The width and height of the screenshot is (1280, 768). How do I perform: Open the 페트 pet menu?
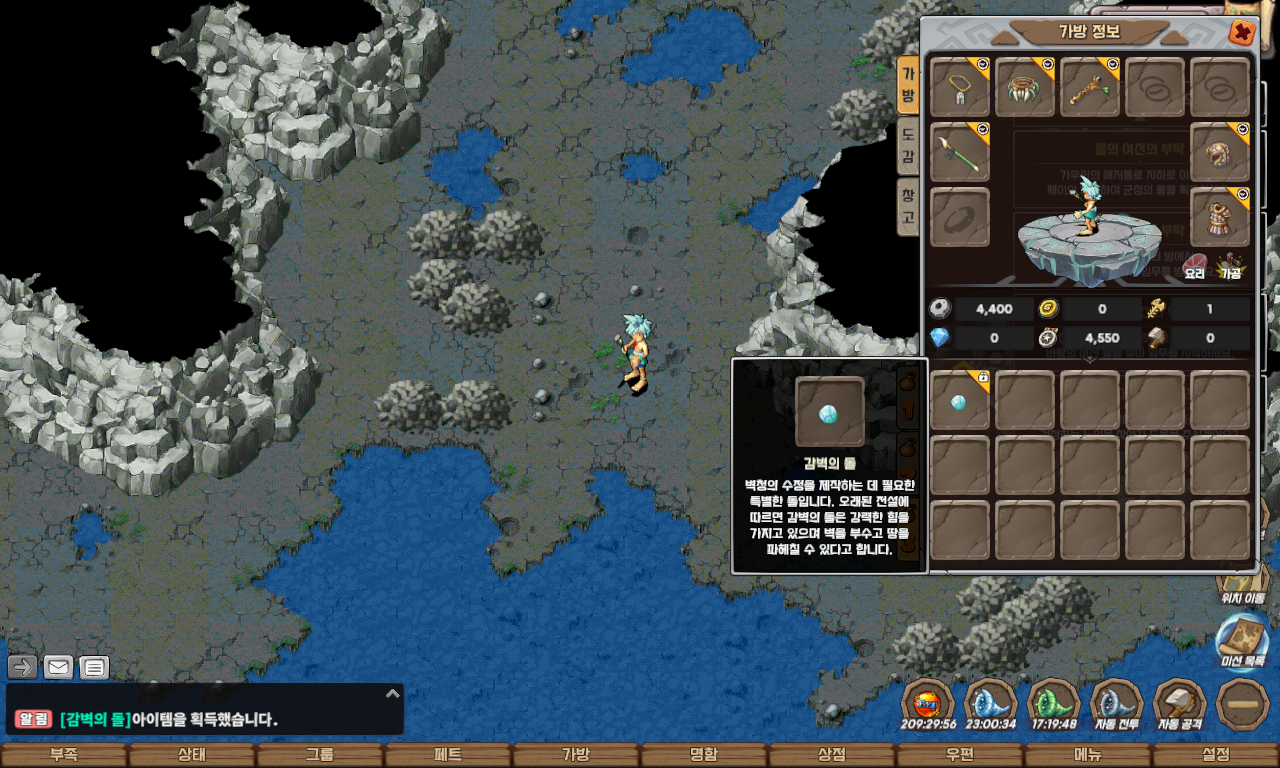(448, 755)
